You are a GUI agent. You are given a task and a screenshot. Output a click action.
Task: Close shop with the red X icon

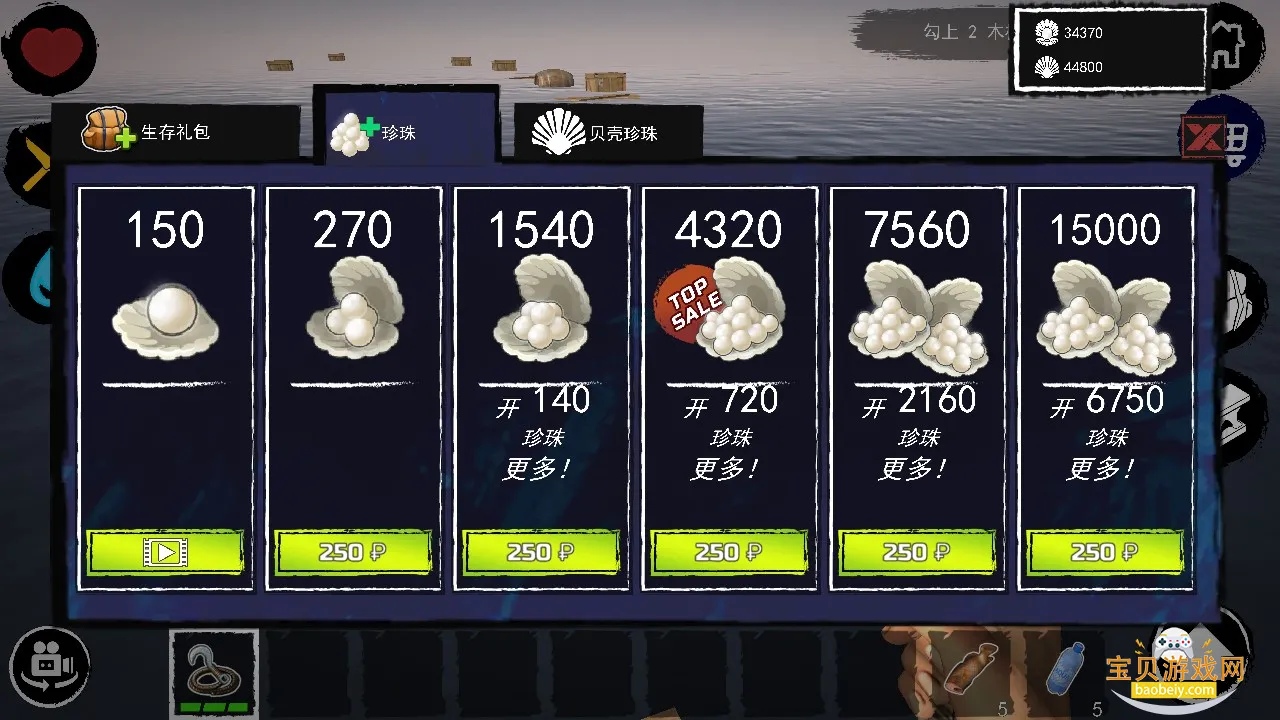[x=1203, y=137]
